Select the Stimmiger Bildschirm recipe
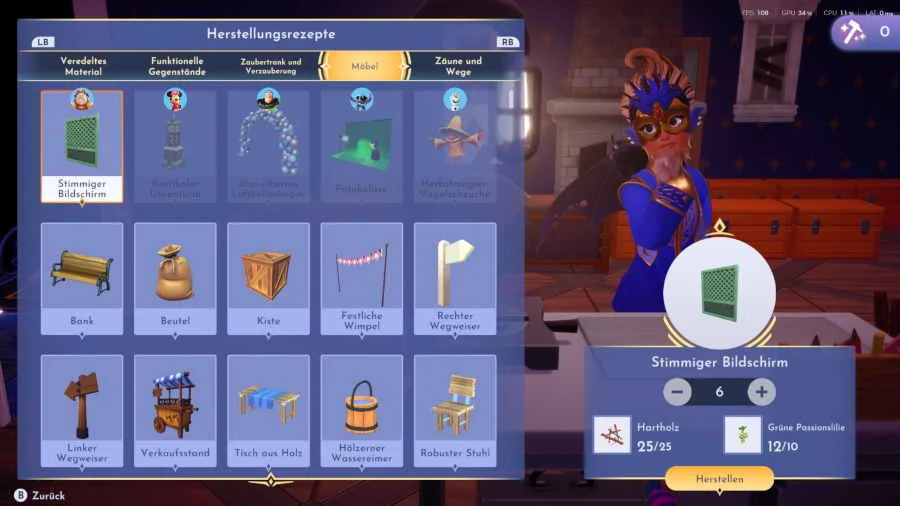This screenshot has height=506, width=900. point(82,146)
